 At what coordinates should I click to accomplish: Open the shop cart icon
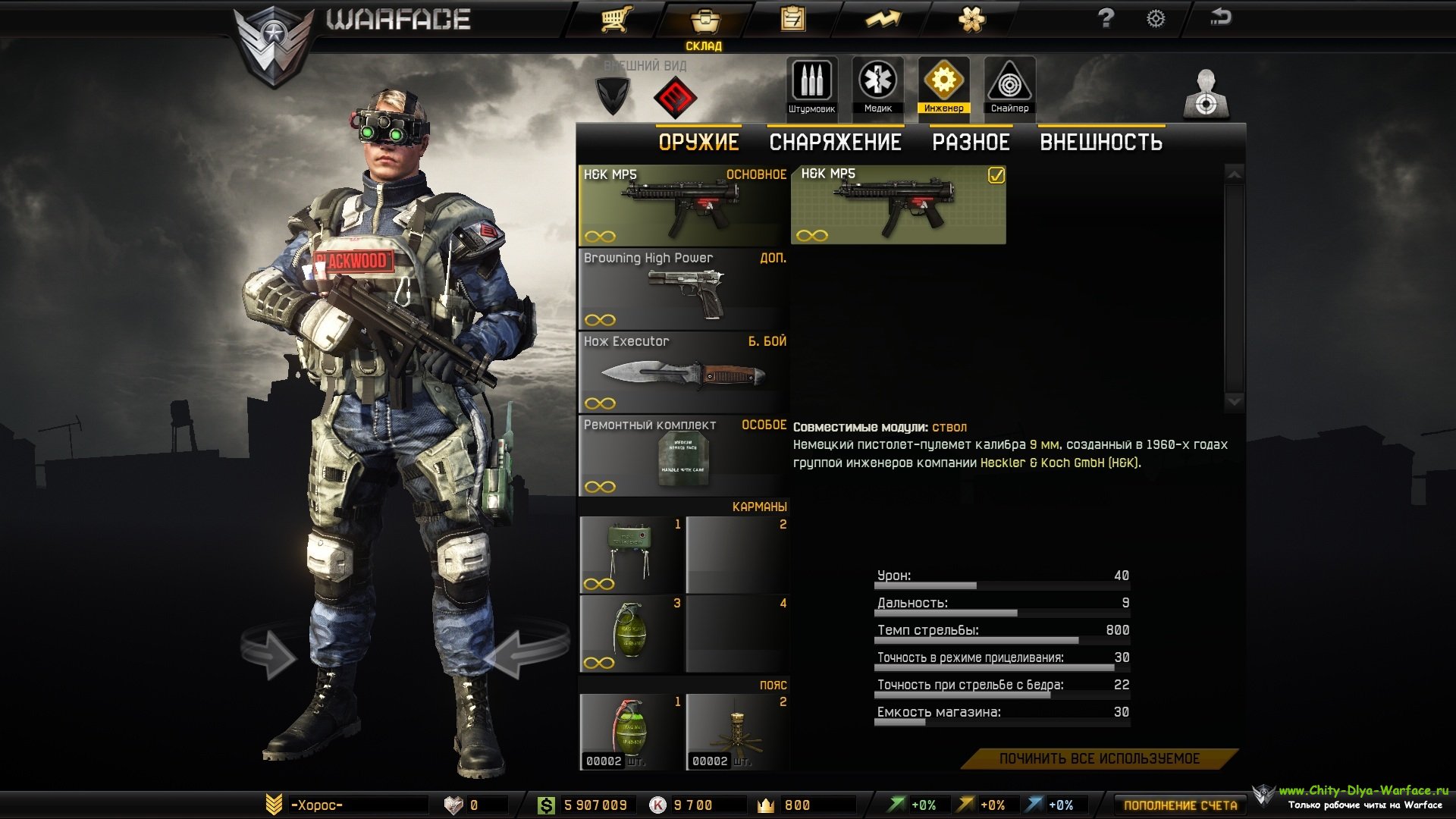pyautogui.click(x=617, y=19)
